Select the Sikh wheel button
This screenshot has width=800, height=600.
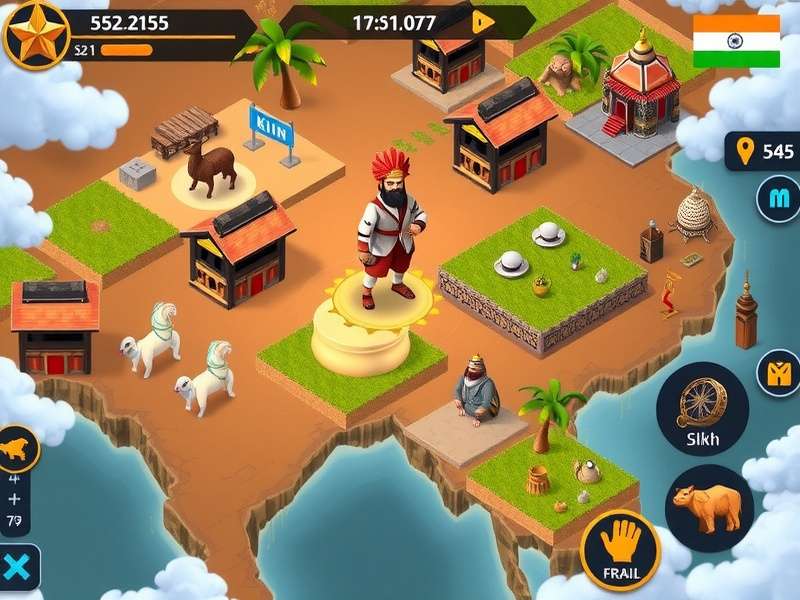tap(703, 410)
